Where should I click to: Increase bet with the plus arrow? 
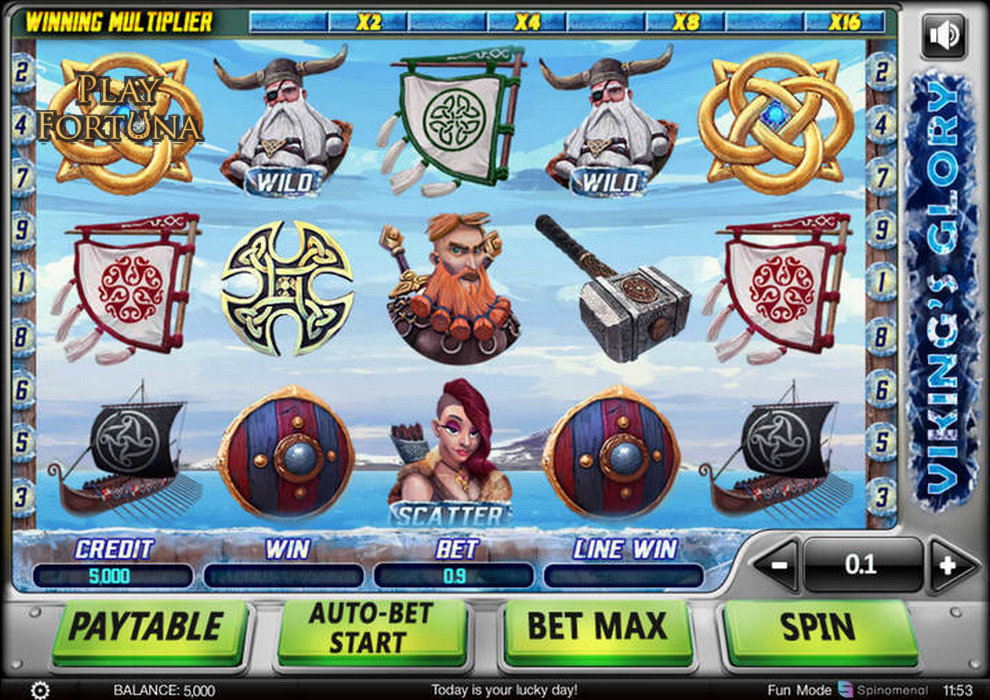pos(946,565)
